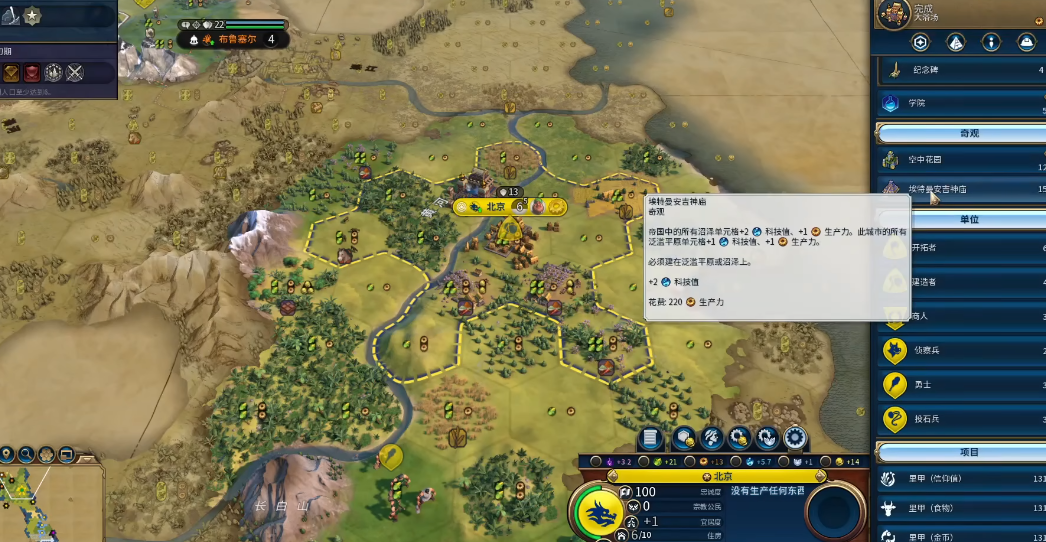
Task: Open manage citizens head icon
Action: 713,437
